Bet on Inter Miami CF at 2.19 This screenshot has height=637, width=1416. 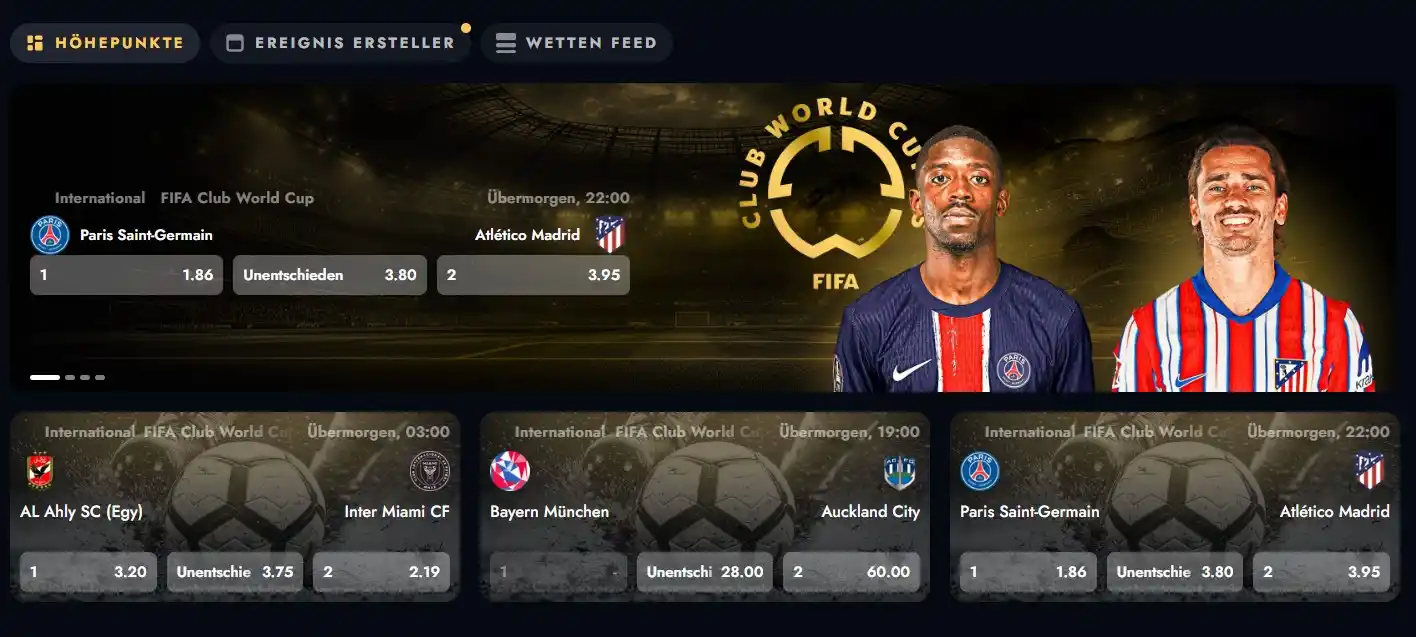point(381,572)
